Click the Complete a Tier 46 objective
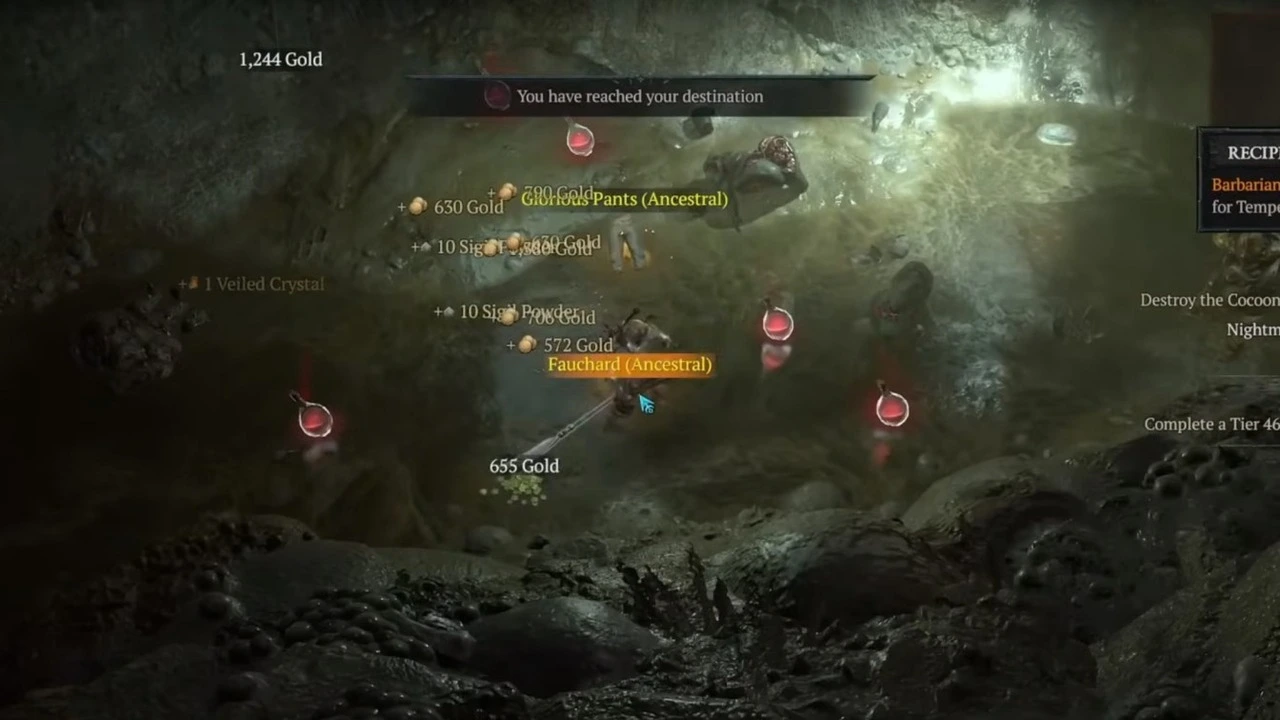The width and height of the screenshot is (1280, 720). point(1211,424)
